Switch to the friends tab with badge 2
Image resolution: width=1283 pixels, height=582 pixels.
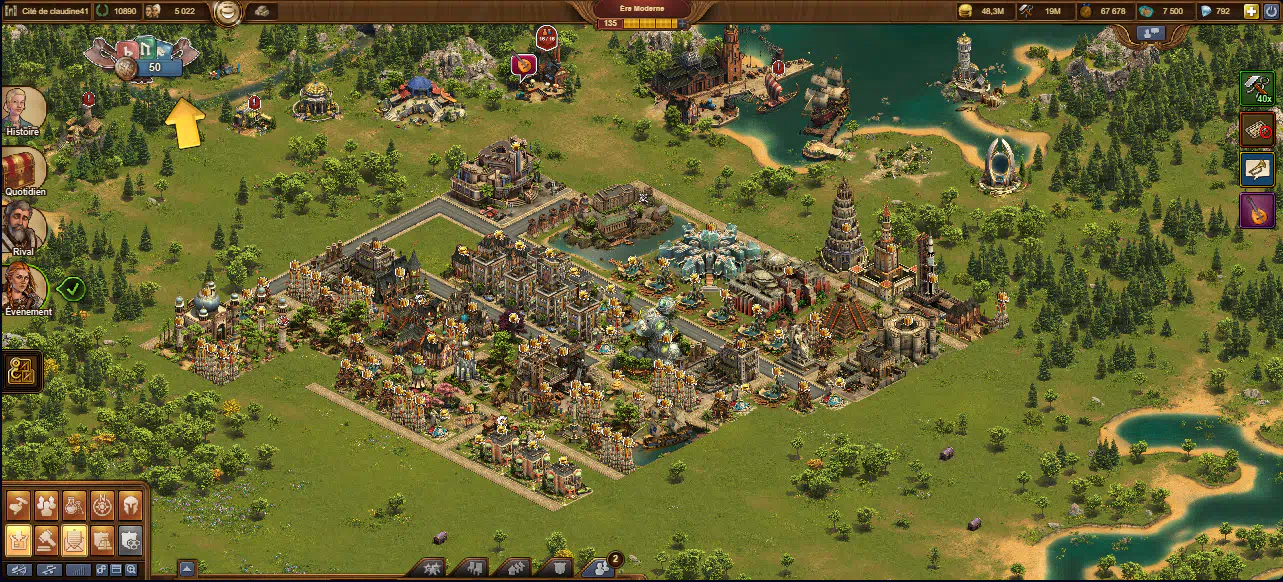[x=598, y=568]
